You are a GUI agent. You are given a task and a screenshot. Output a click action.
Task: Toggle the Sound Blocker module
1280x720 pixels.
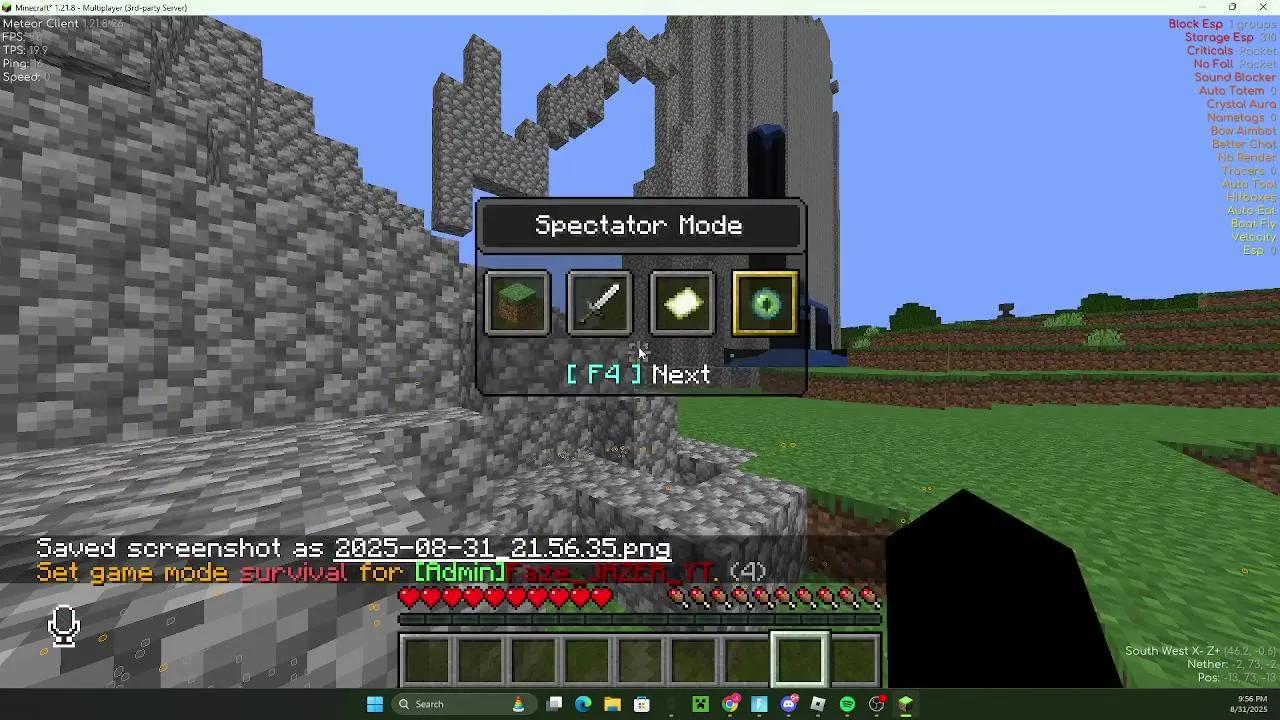pos(1234,77)
